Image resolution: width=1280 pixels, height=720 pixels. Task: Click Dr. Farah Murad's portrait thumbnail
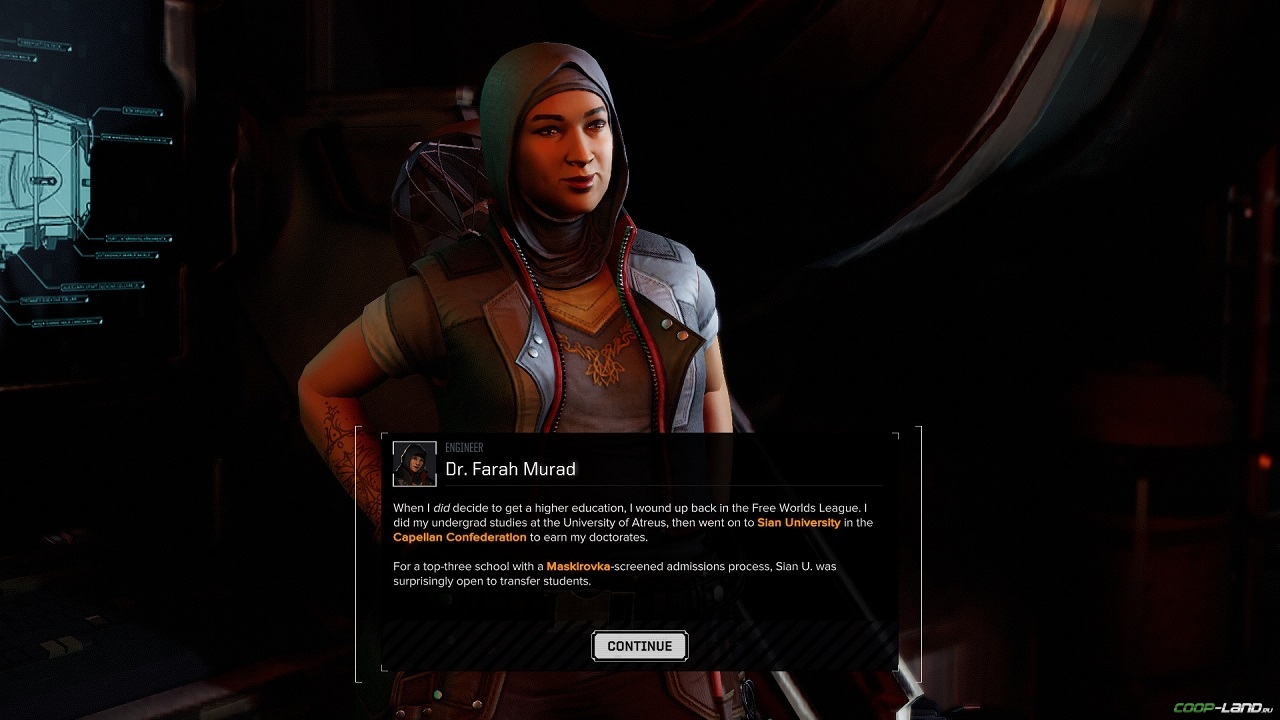coord(414,463)
